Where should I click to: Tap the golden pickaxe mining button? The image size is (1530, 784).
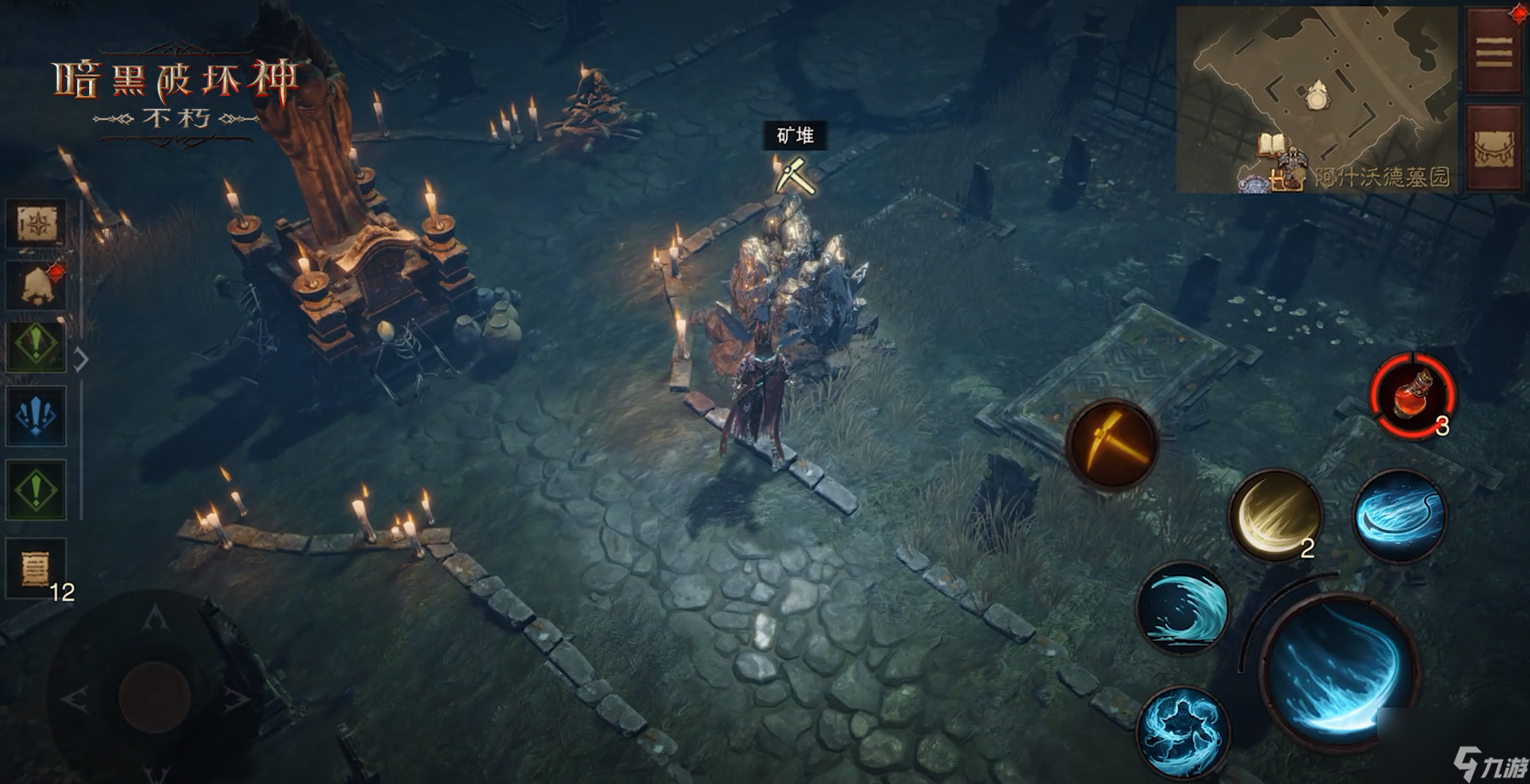1111,443
